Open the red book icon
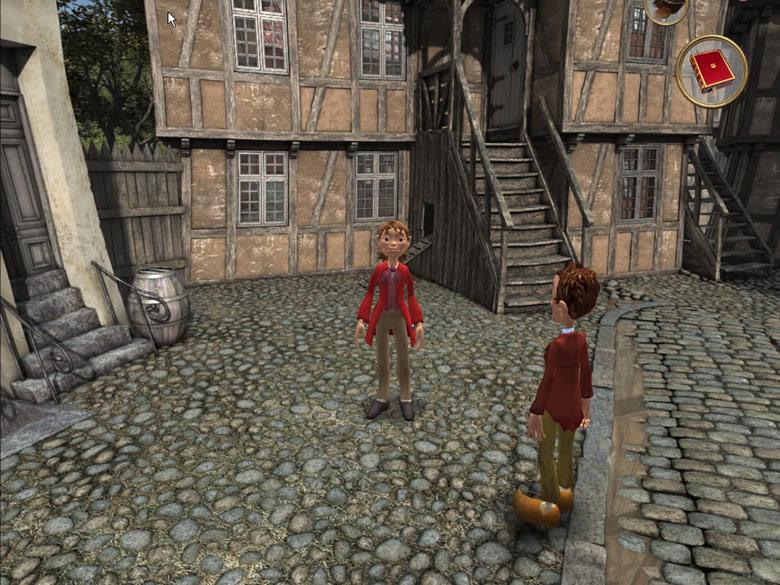This screenshot has width=780, height=585. [x=711, y=70]
